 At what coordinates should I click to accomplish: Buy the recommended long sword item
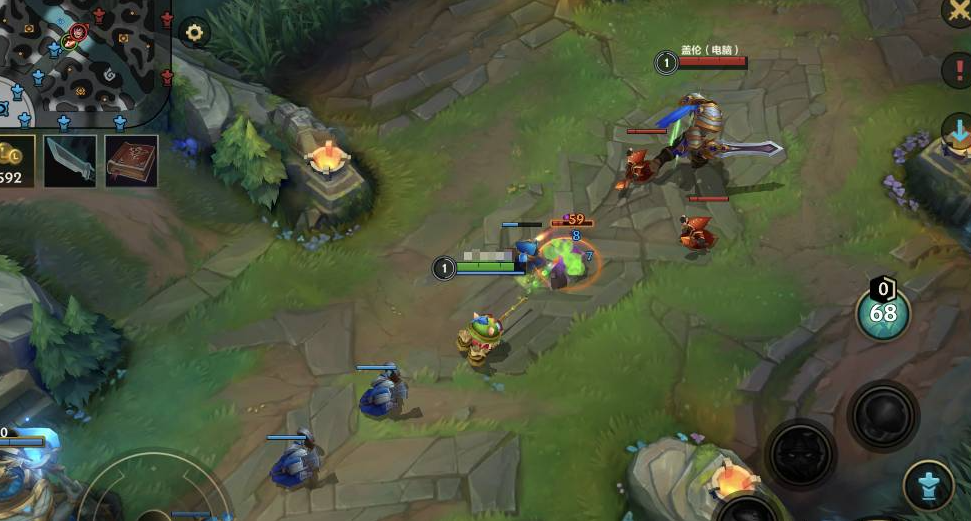tap(71, 160)
